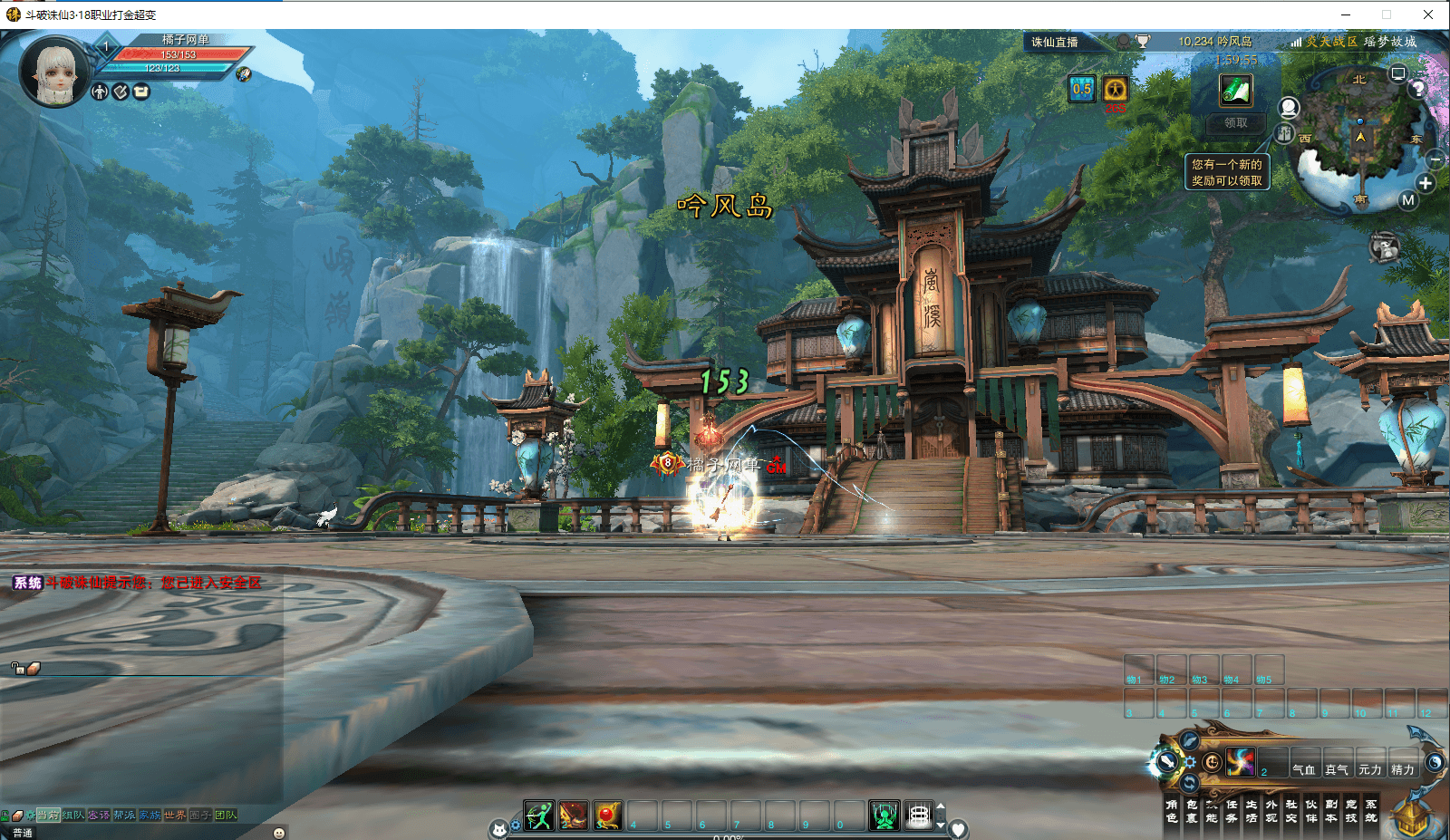Open the 包裹 bag menu

click(1192, 811)
